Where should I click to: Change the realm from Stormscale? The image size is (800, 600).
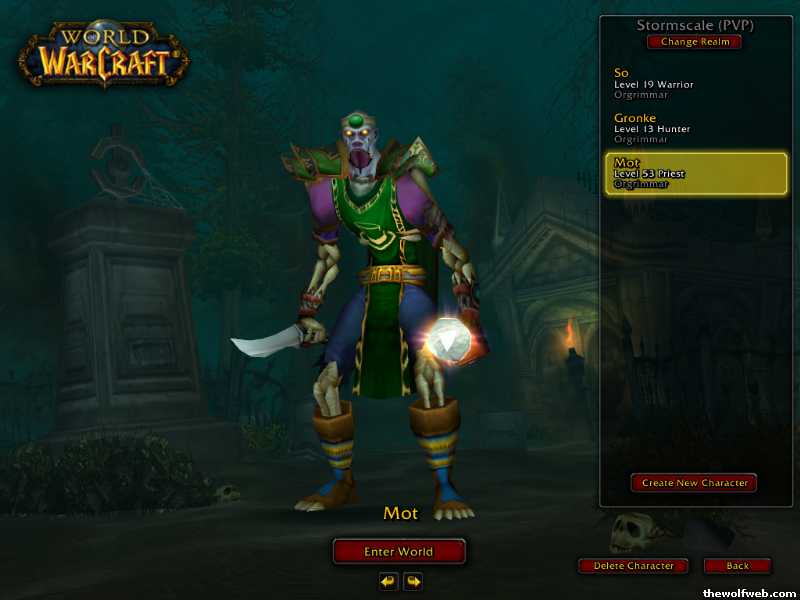[x=694, y=42]
